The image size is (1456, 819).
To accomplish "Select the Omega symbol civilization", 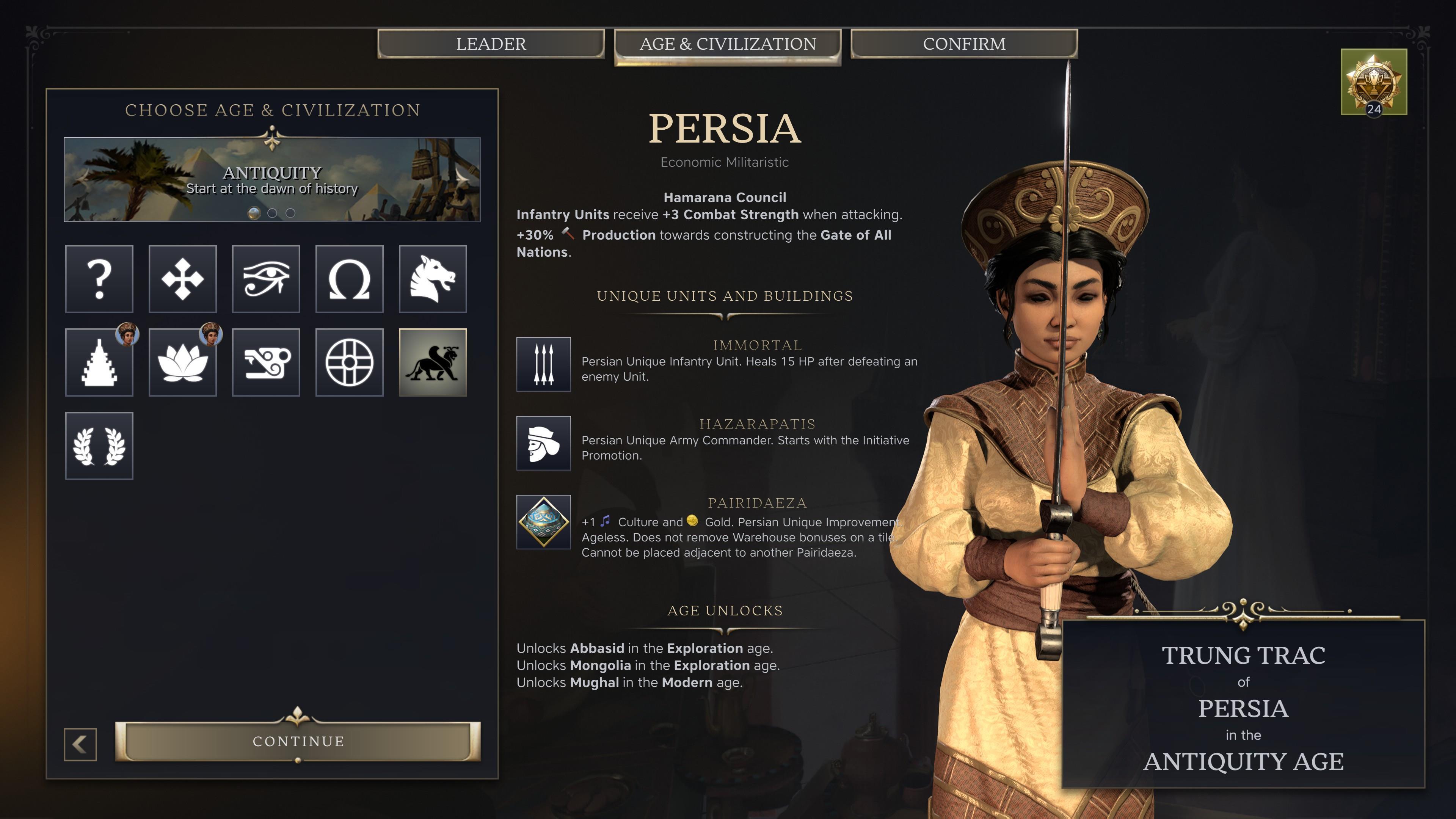I will 349,279.
